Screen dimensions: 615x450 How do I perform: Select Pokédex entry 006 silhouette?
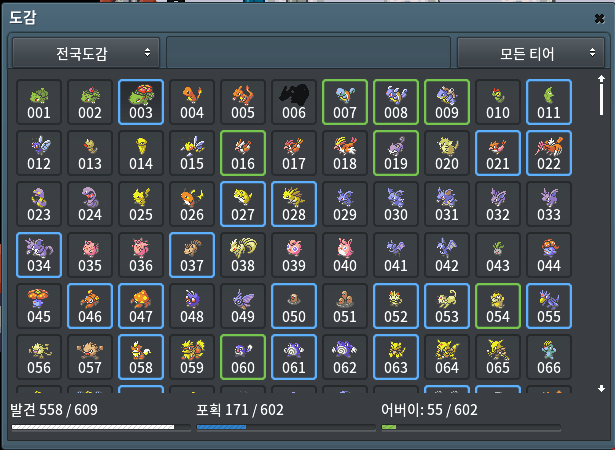click(x=294, y=102)
